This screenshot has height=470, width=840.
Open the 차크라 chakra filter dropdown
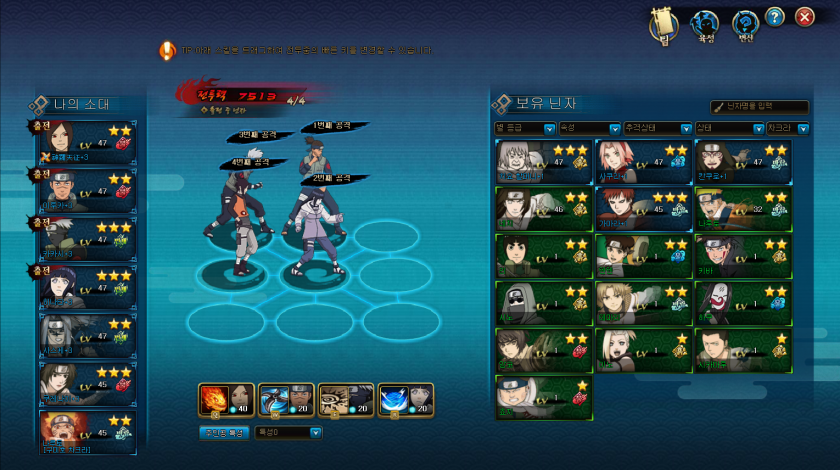pyautogui.click(x=788, y=128)
